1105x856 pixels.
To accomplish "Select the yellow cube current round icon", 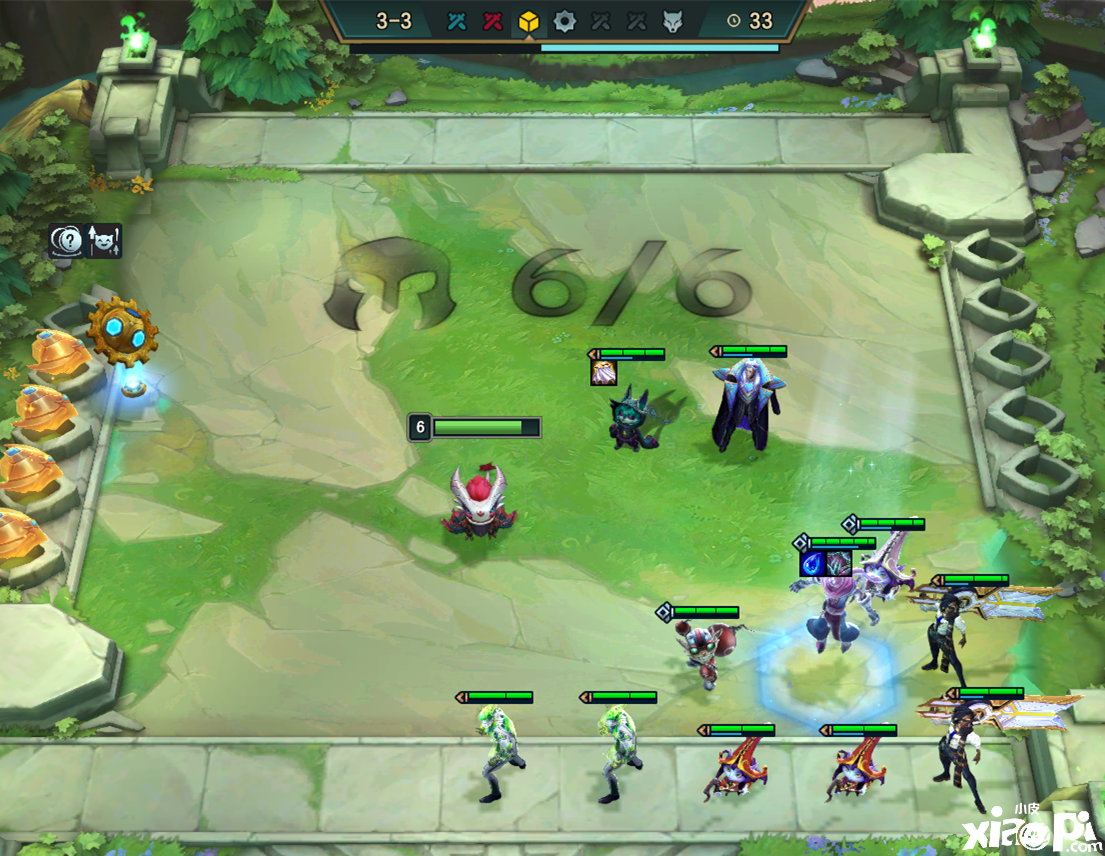I will click(x=528, y=21).
